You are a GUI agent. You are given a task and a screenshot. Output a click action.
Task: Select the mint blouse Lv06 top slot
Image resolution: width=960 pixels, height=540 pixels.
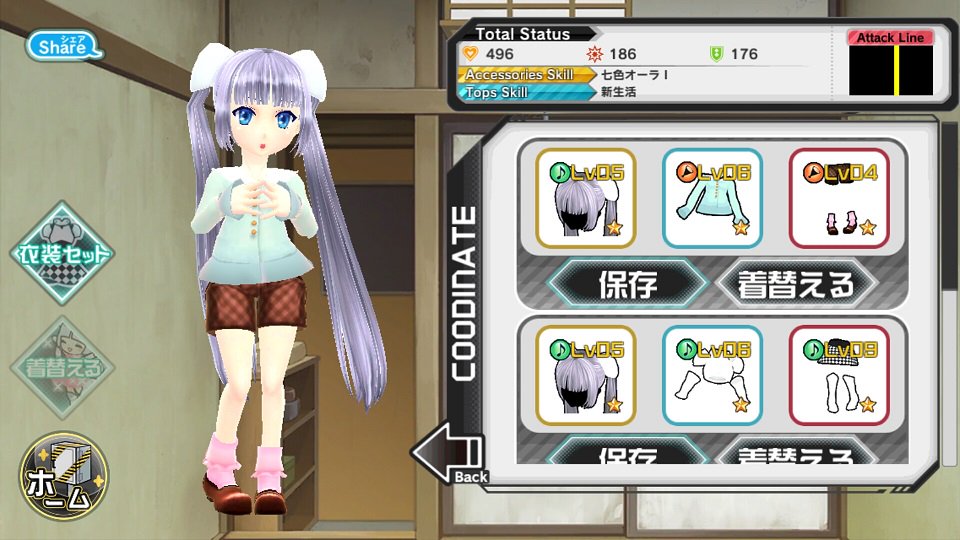coord(712,198)
